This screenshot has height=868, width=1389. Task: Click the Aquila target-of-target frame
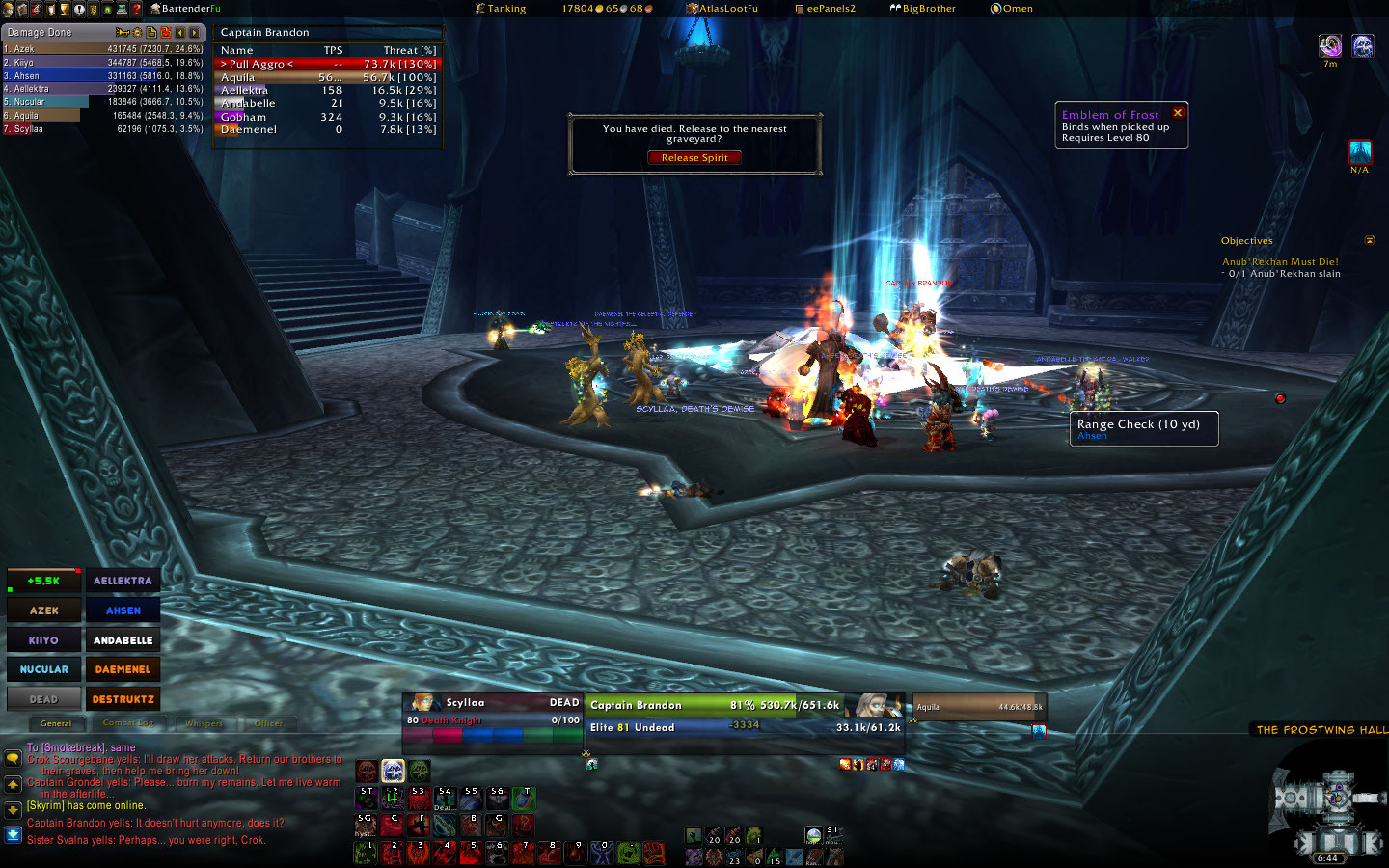coord(979,708)
